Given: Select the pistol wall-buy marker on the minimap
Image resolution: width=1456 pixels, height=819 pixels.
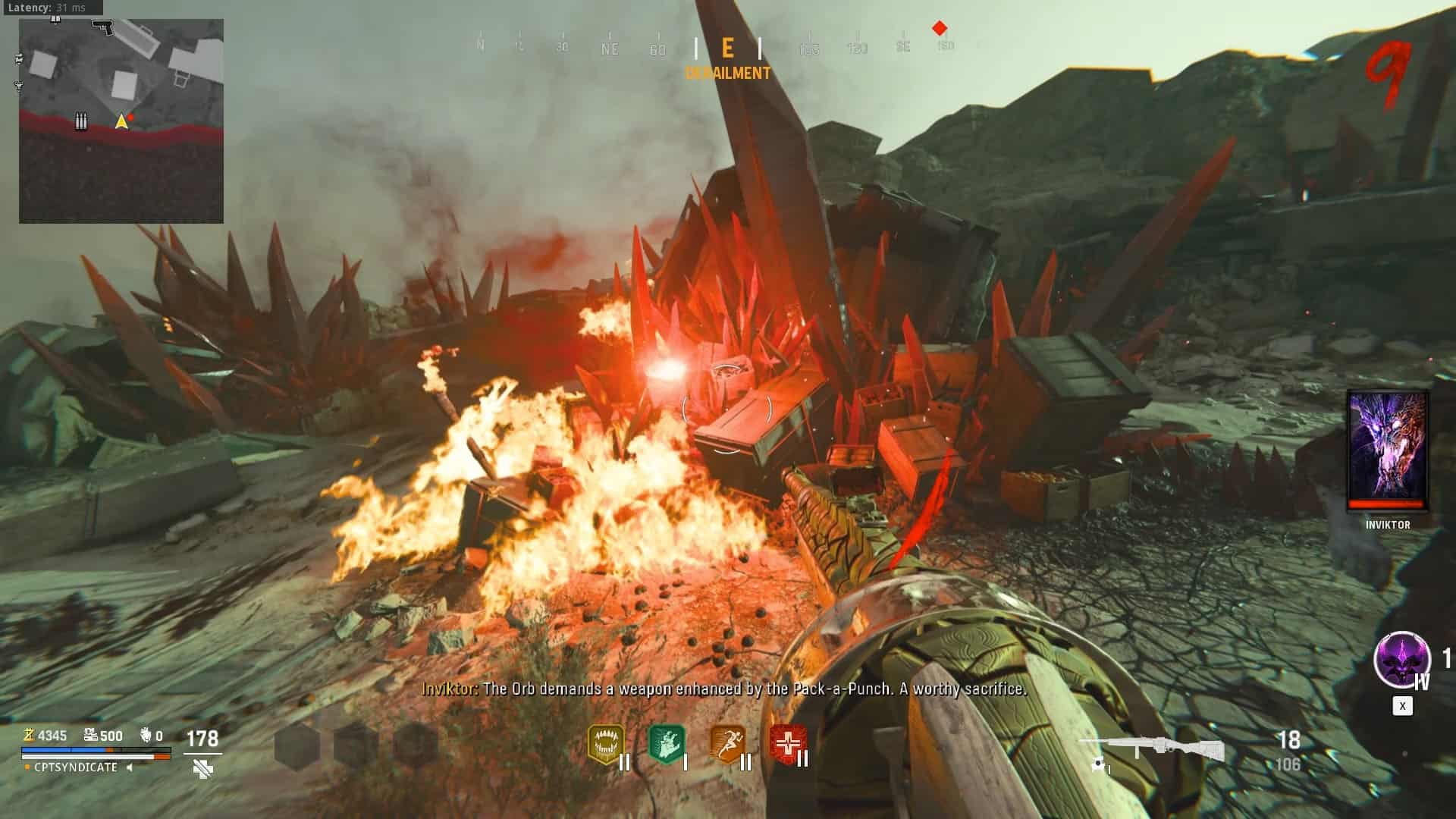Looking at the screenshot, I should (102, 27).
